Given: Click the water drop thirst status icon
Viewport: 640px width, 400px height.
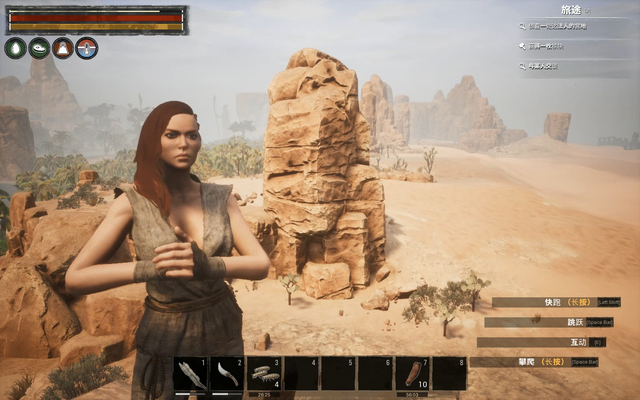Looking at the screenshot, I should click(15, 48).
